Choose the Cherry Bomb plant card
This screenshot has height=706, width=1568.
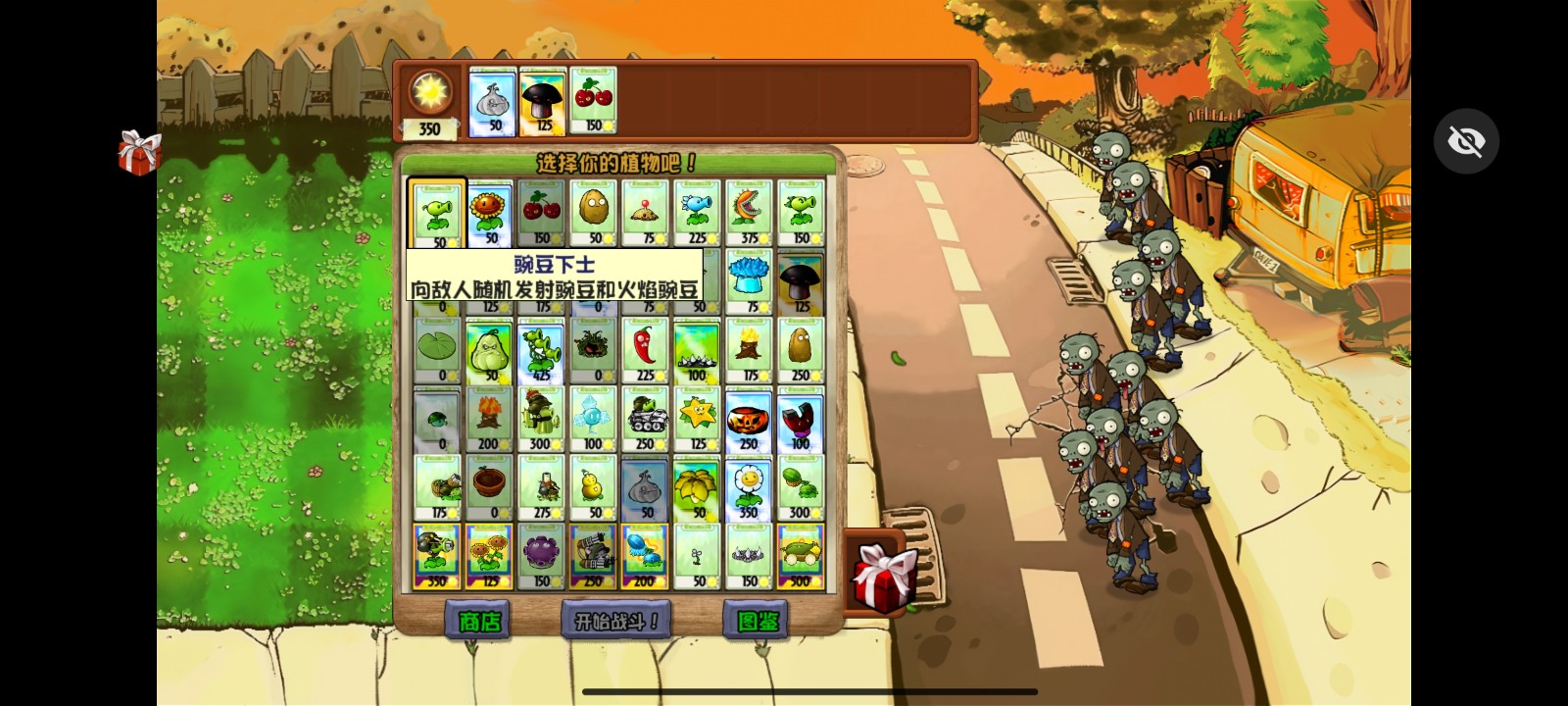(540, 211)
